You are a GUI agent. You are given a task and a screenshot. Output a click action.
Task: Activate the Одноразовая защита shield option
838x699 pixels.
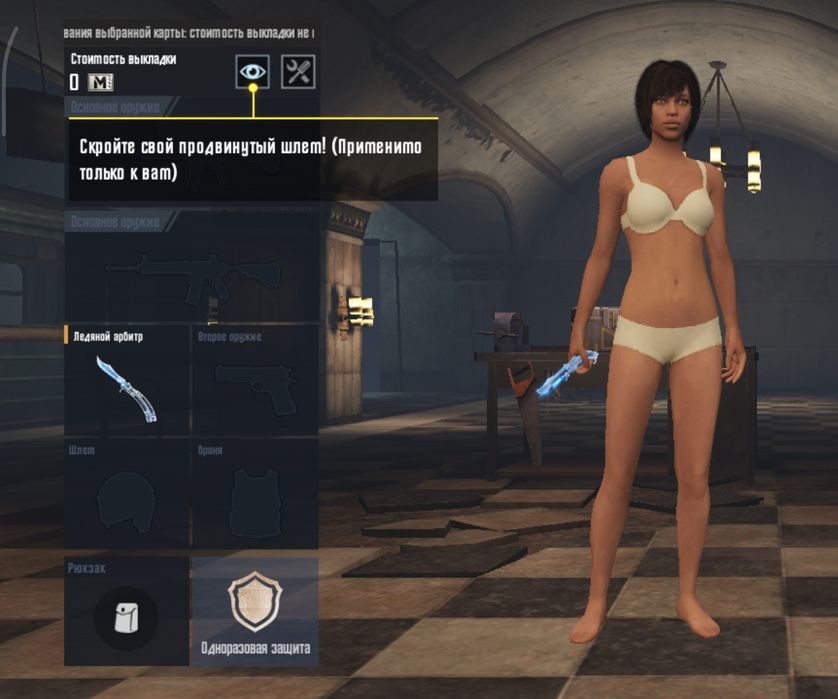(254, 612)
